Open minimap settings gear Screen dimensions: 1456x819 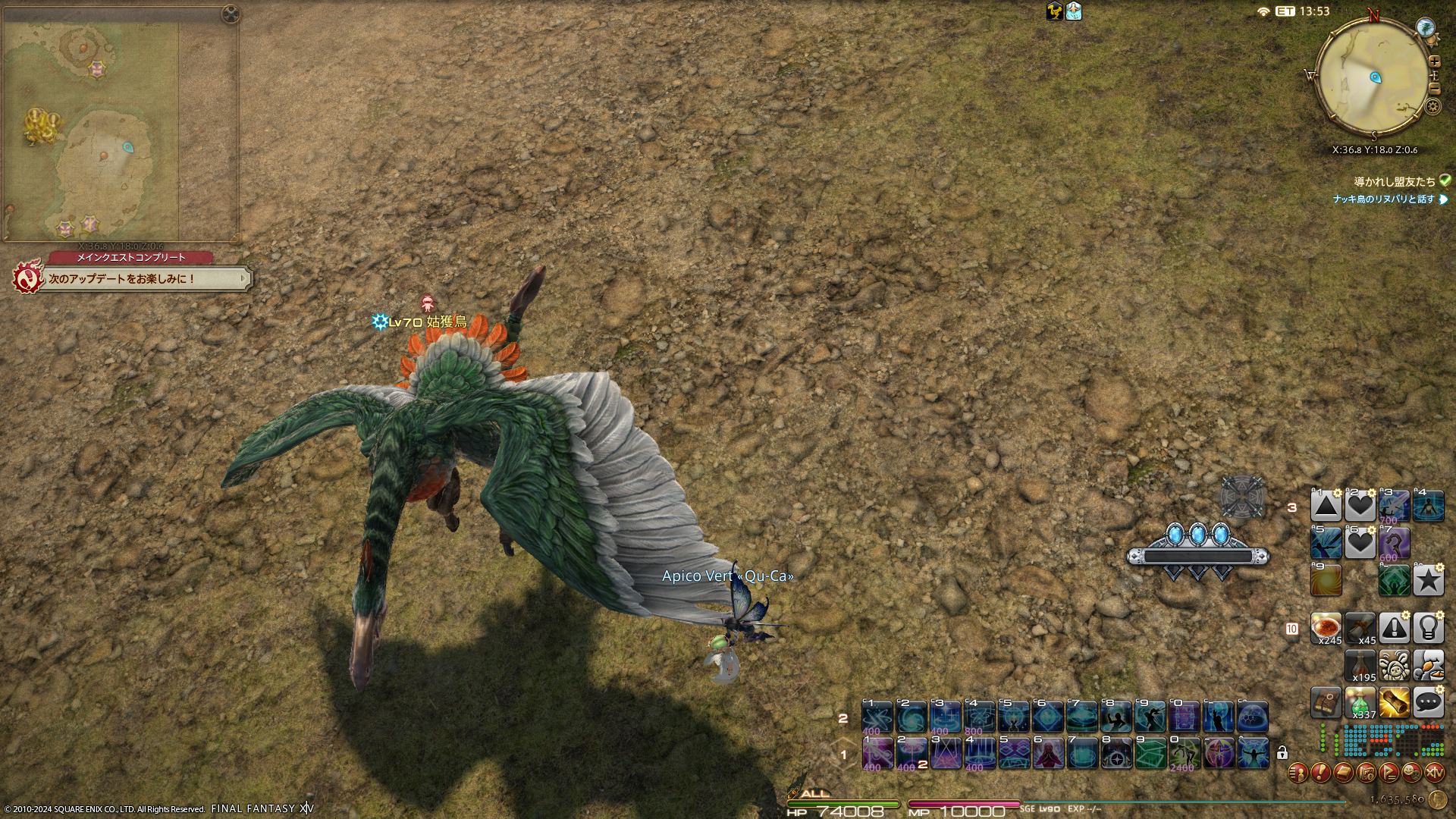[1432, 106]
